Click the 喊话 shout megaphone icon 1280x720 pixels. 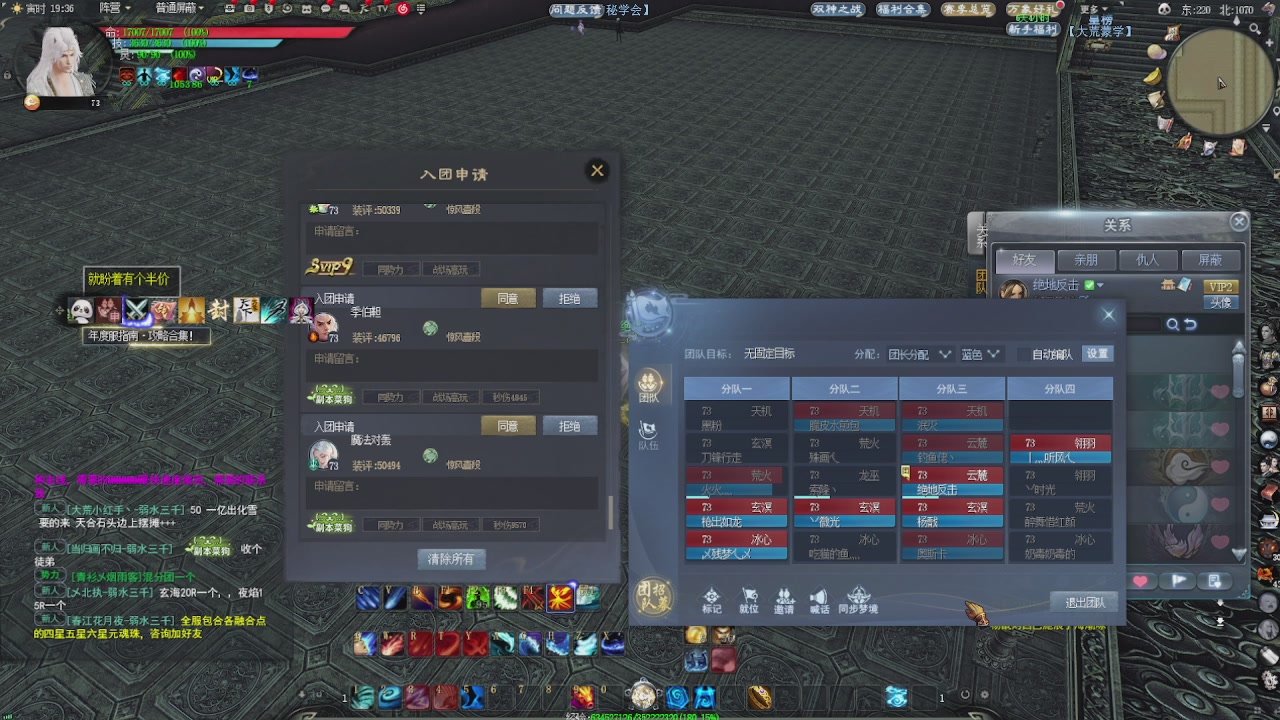[821, 599]
